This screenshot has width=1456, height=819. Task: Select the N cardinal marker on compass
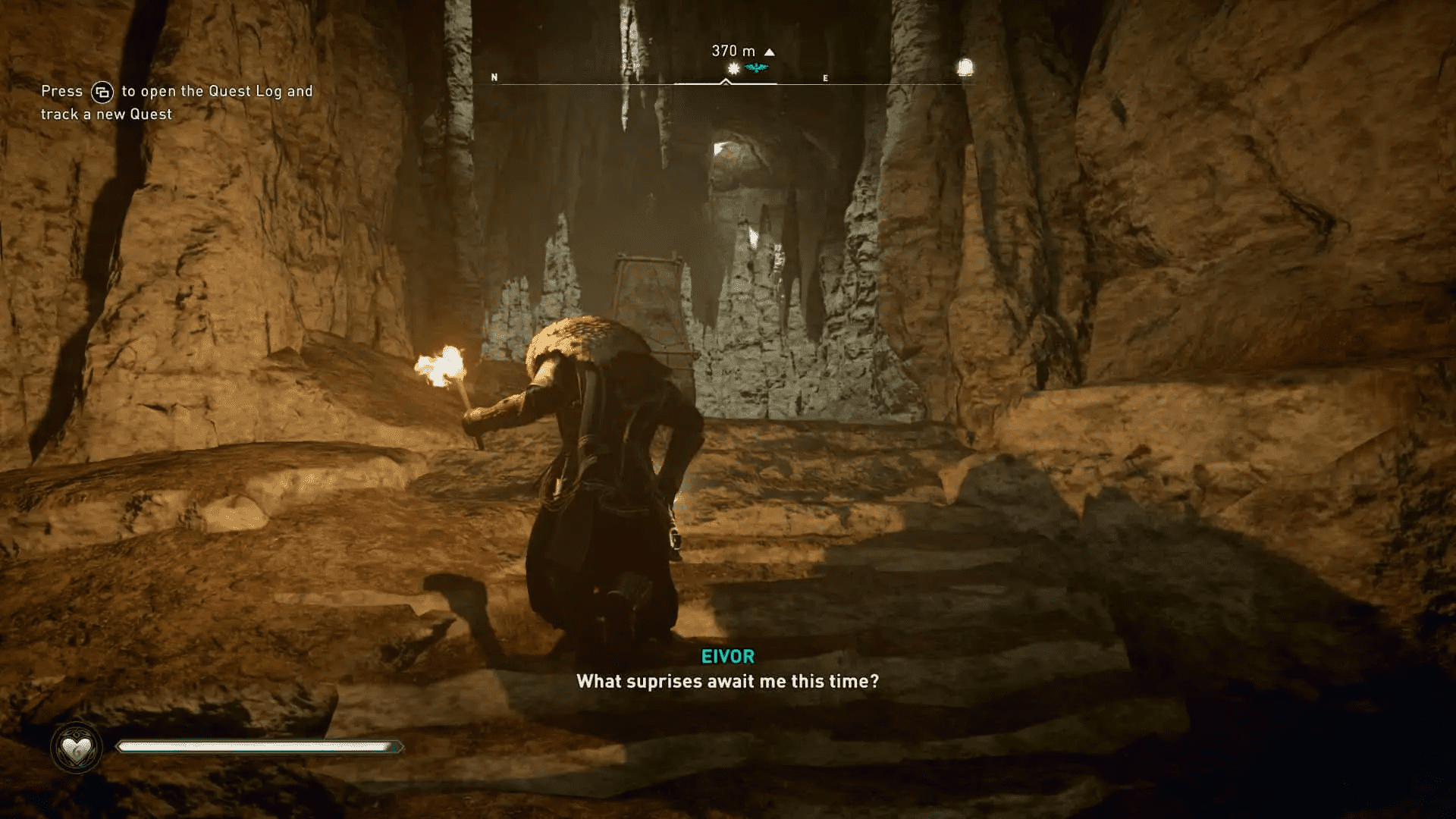pos(494,77)
